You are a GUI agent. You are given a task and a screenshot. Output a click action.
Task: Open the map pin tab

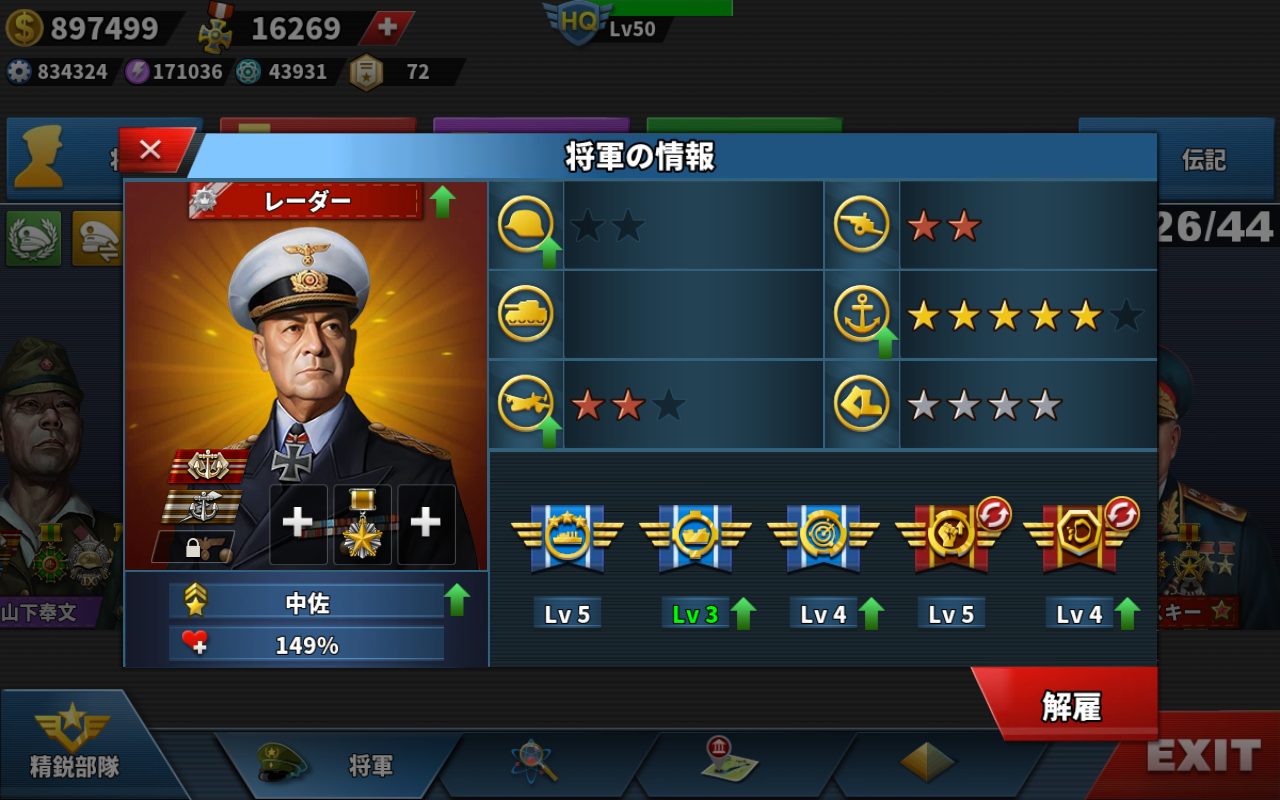point(728,762)
